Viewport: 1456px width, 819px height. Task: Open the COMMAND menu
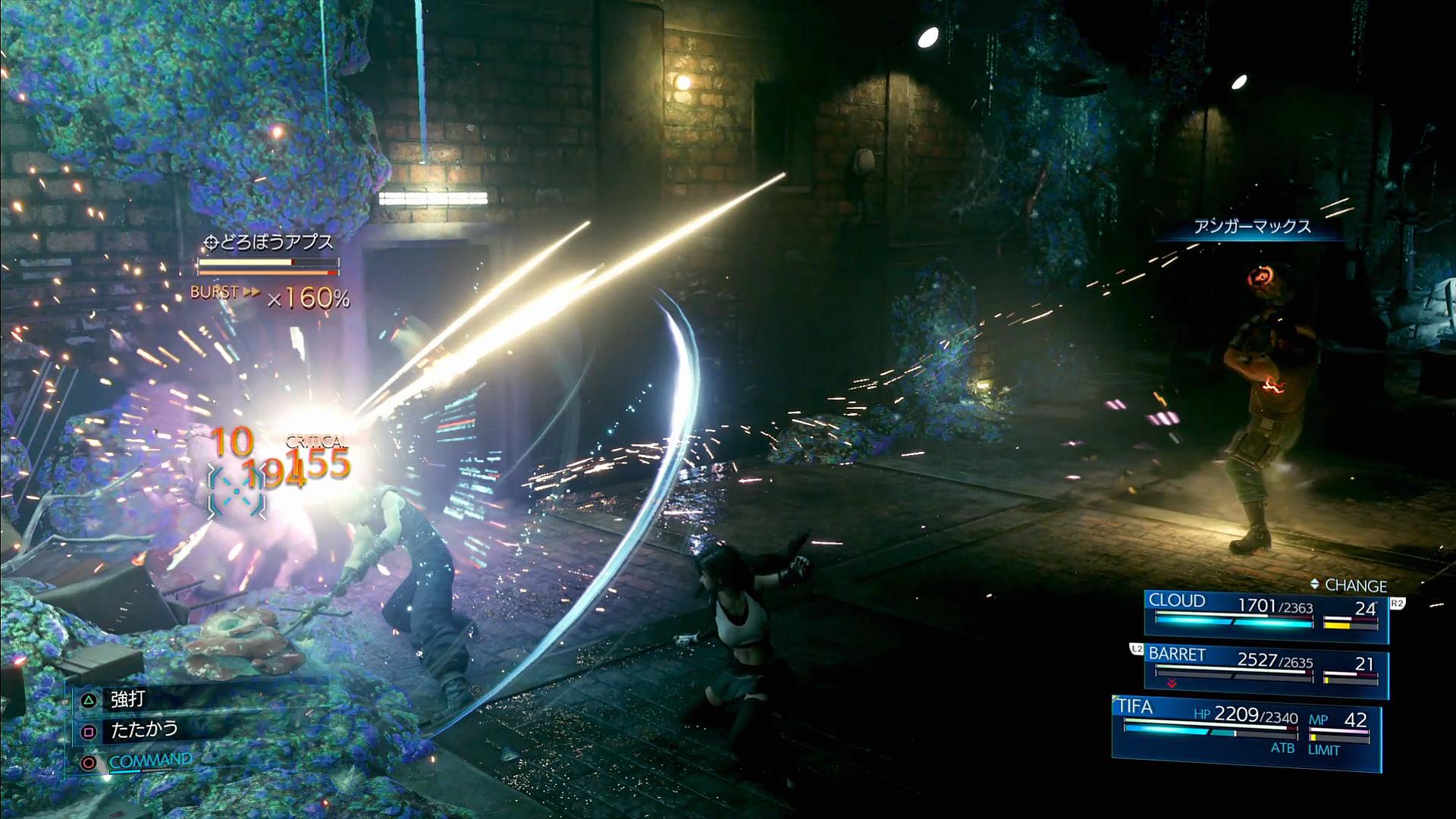(x=150, y=761)
